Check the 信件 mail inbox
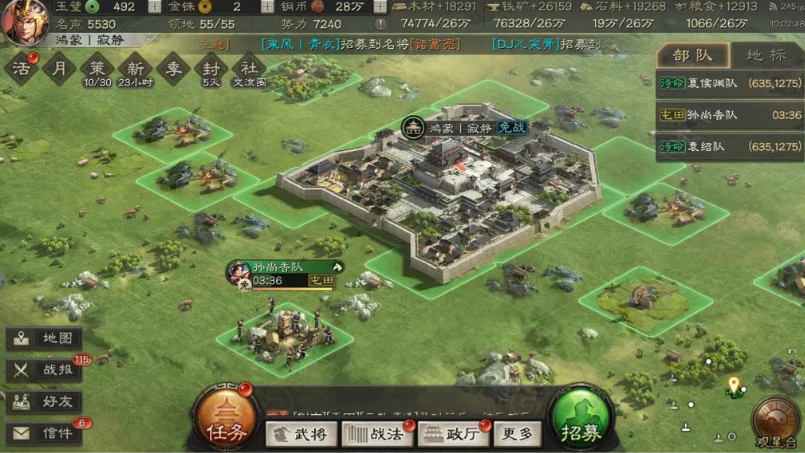The image size is (805, 453). [x=44, y=433]
